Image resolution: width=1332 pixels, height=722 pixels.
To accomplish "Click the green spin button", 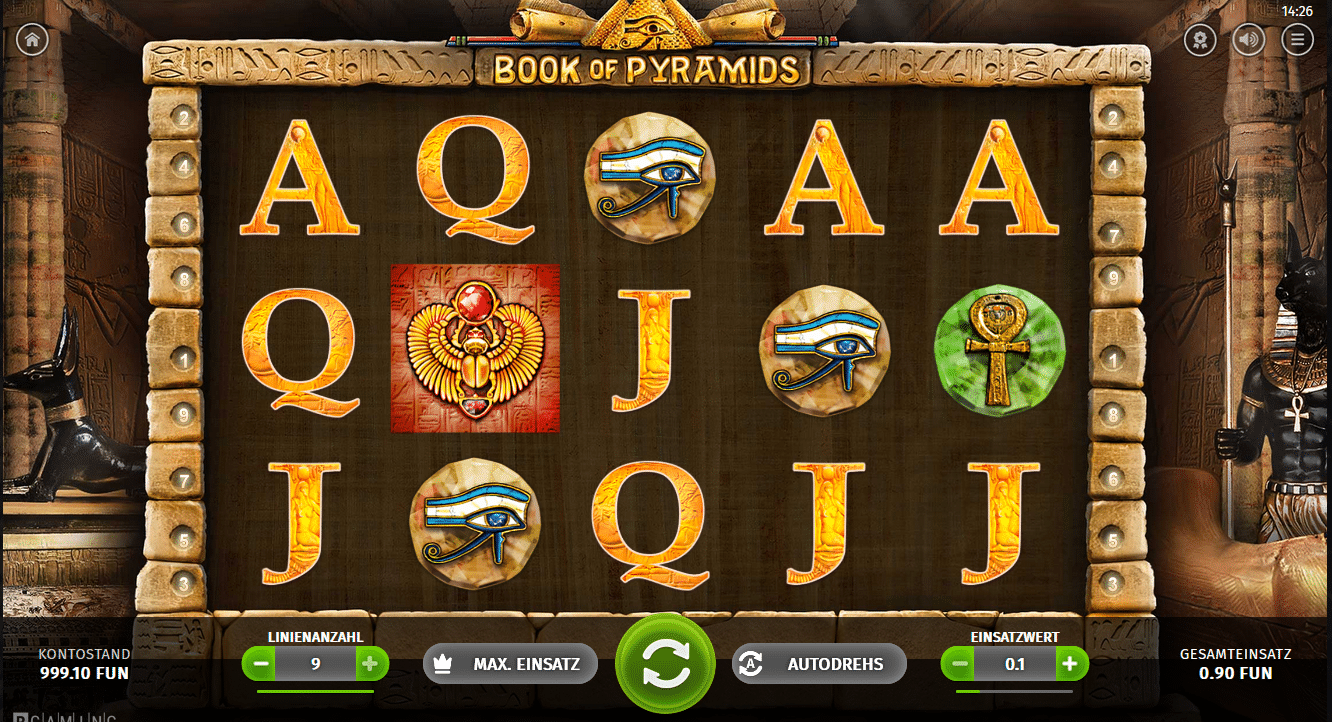I will click(x=665, y=663).
